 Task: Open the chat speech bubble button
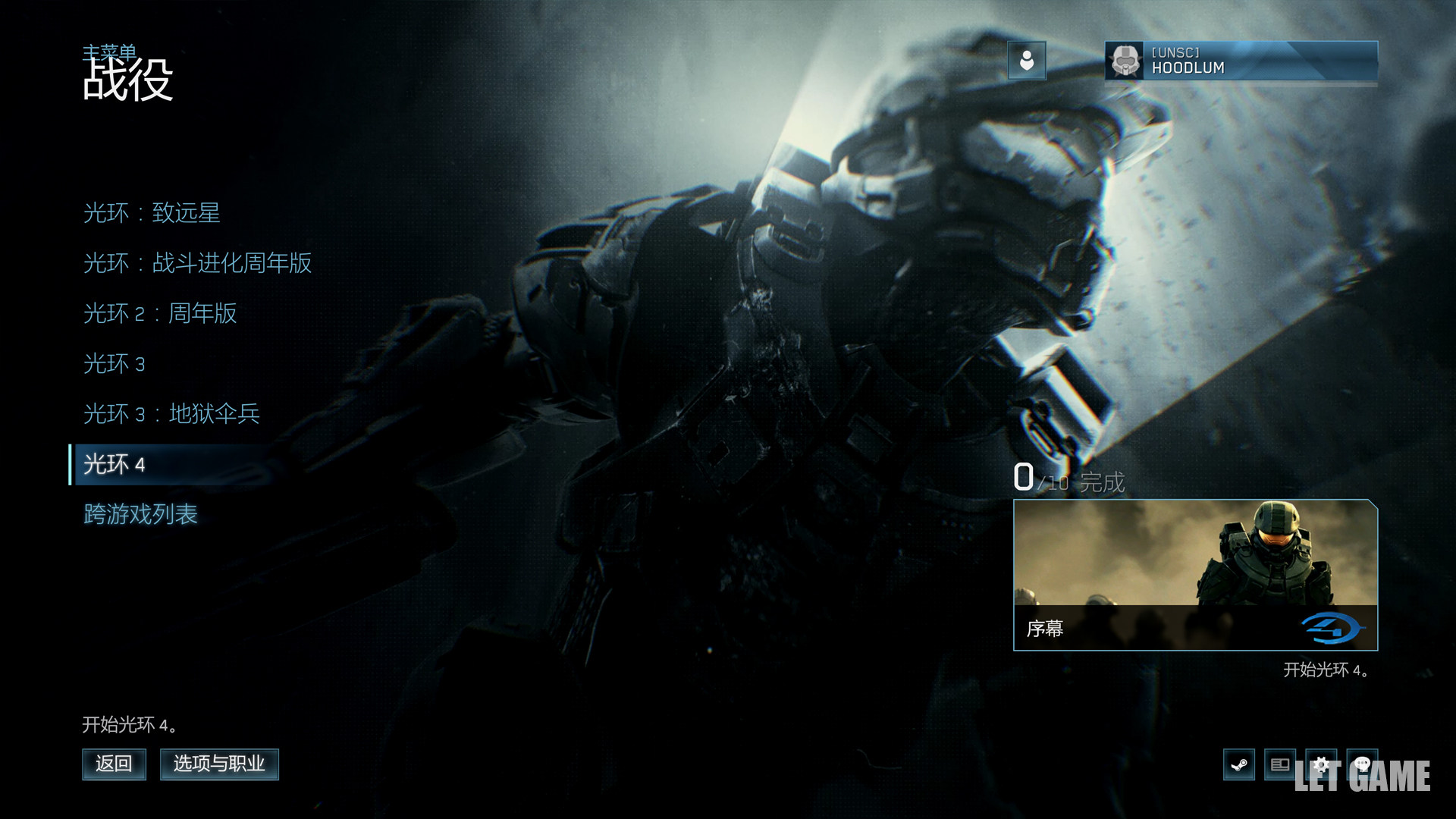(1362, 764)
